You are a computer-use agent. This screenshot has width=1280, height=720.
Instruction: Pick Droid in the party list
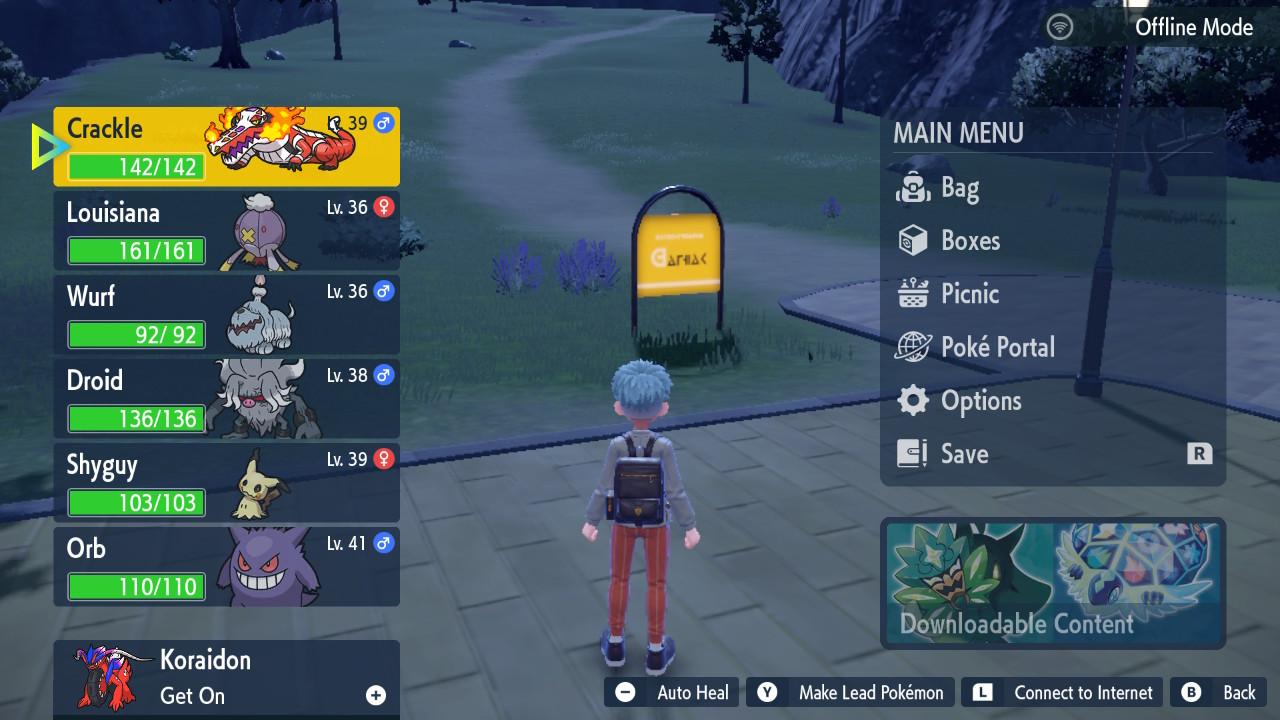pos(226,399)
